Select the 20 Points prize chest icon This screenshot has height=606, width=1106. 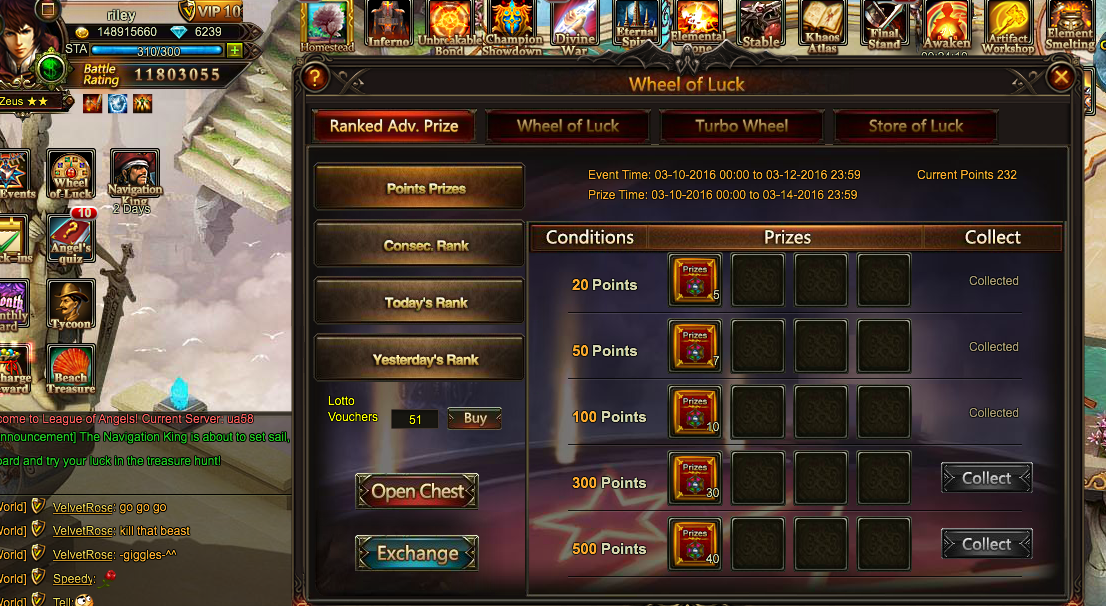(694, 280)
